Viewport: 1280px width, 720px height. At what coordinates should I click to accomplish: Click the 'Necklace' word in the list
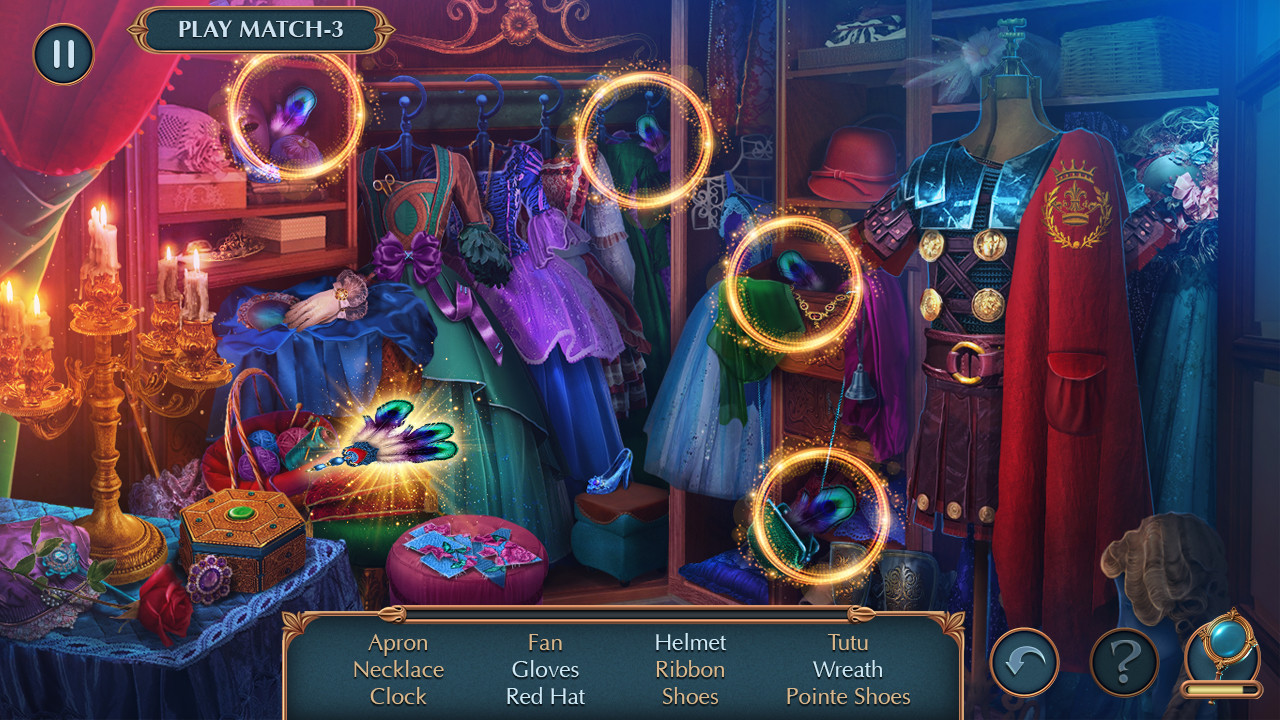coord(398,669)
